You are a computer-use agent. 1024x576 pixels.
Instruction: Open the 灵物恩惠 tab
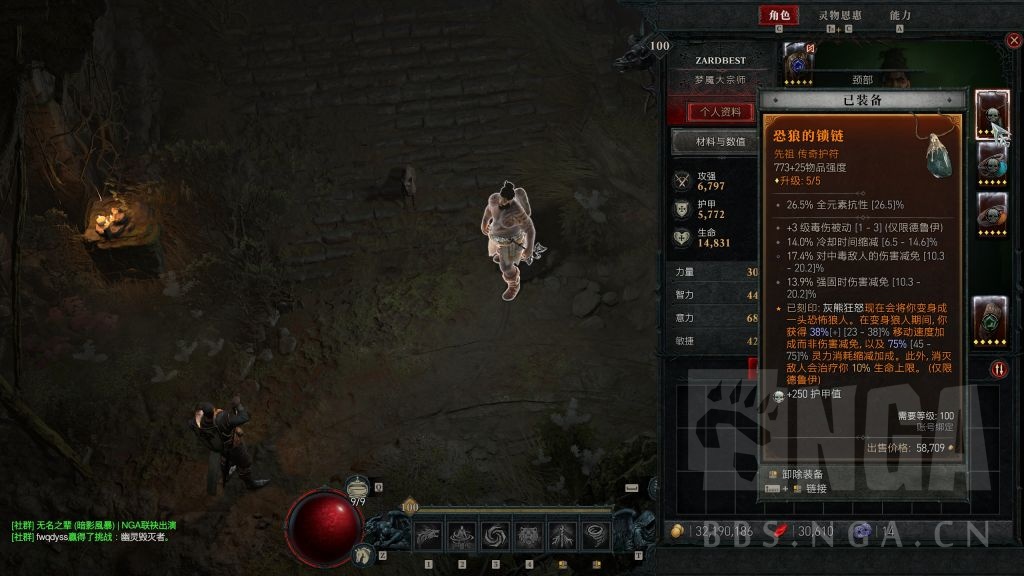840,15
